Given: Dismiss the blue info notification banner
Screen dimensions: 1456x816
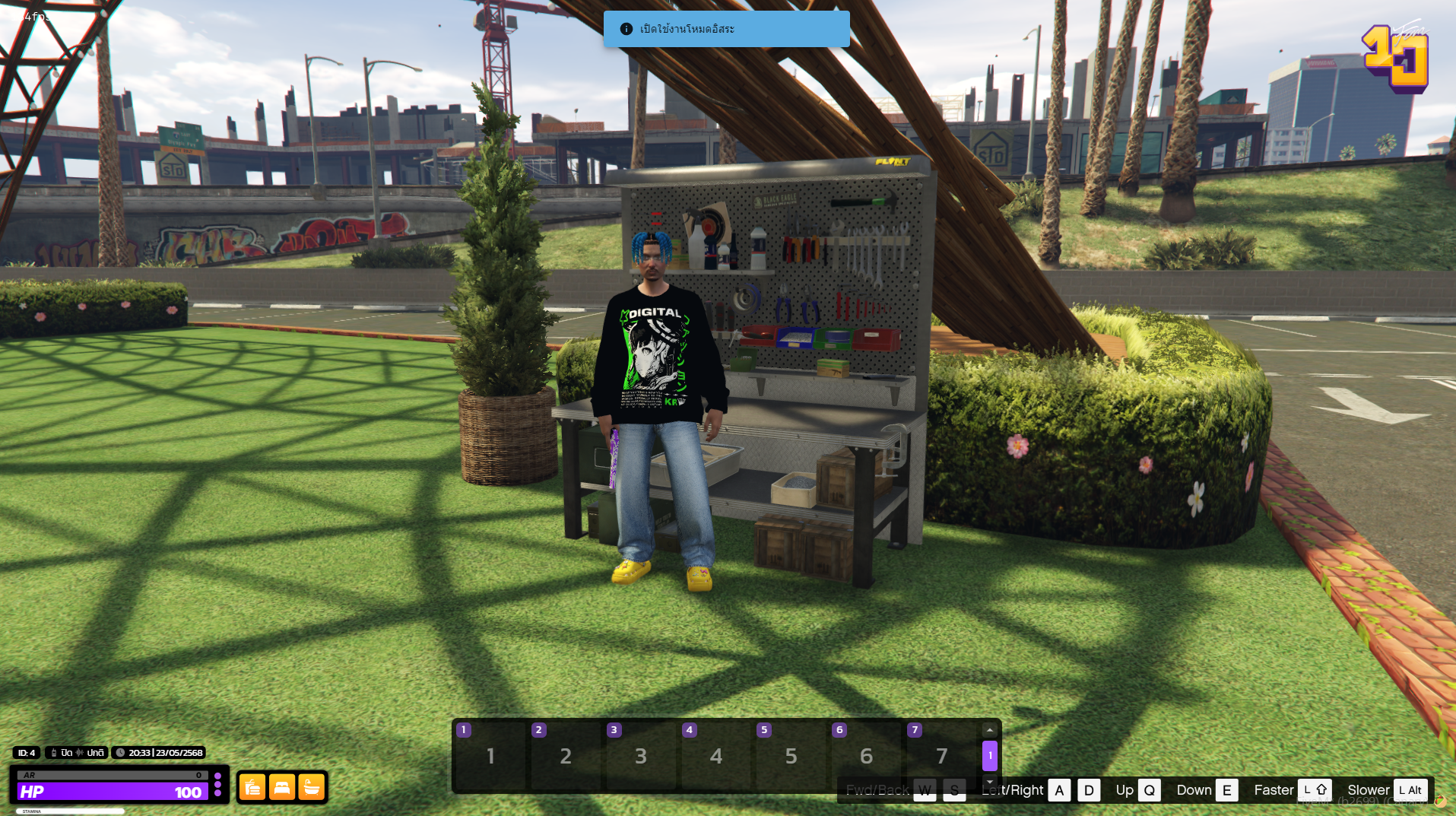Looking at the screenshot, I should point(726,29).
